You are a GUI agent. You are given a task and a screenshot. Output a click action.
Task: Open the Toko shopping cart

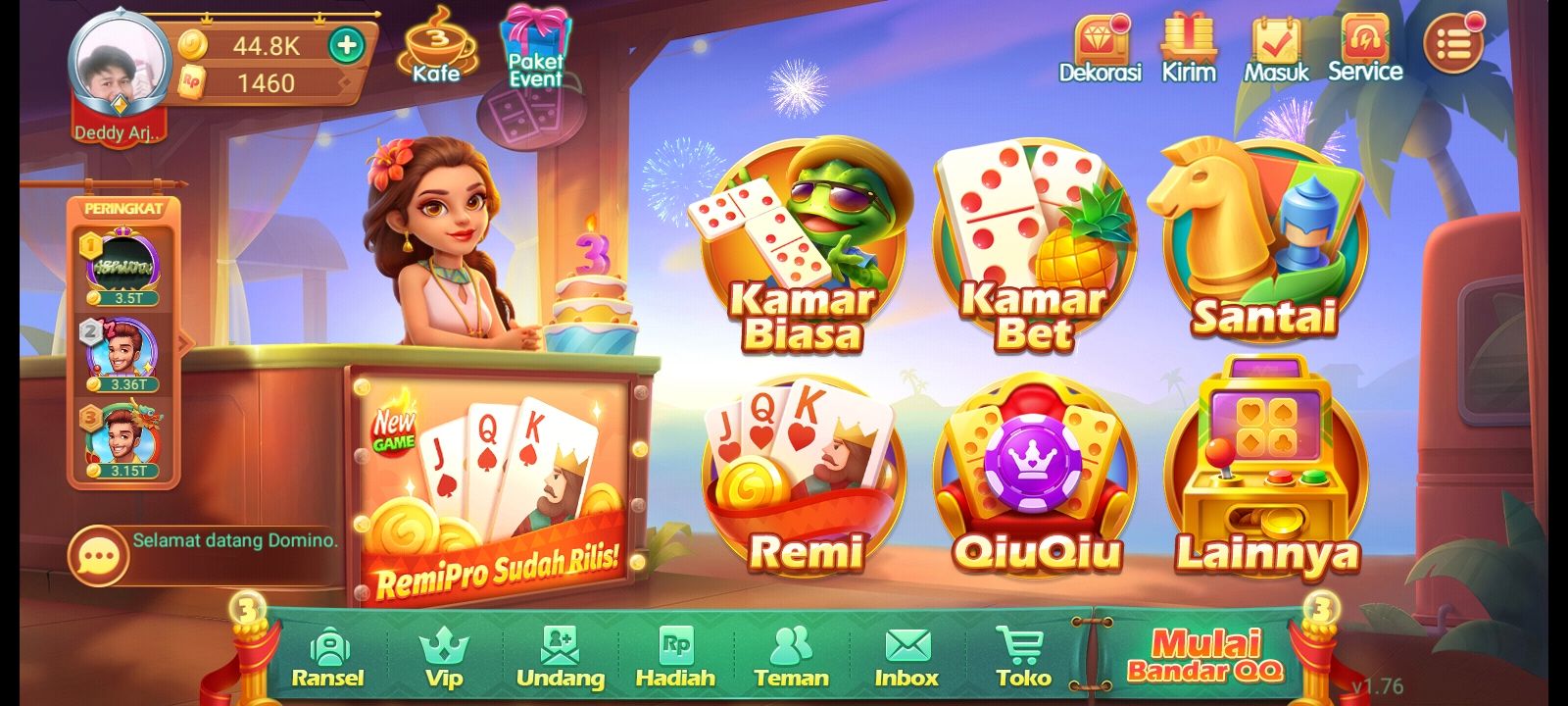1021,647
